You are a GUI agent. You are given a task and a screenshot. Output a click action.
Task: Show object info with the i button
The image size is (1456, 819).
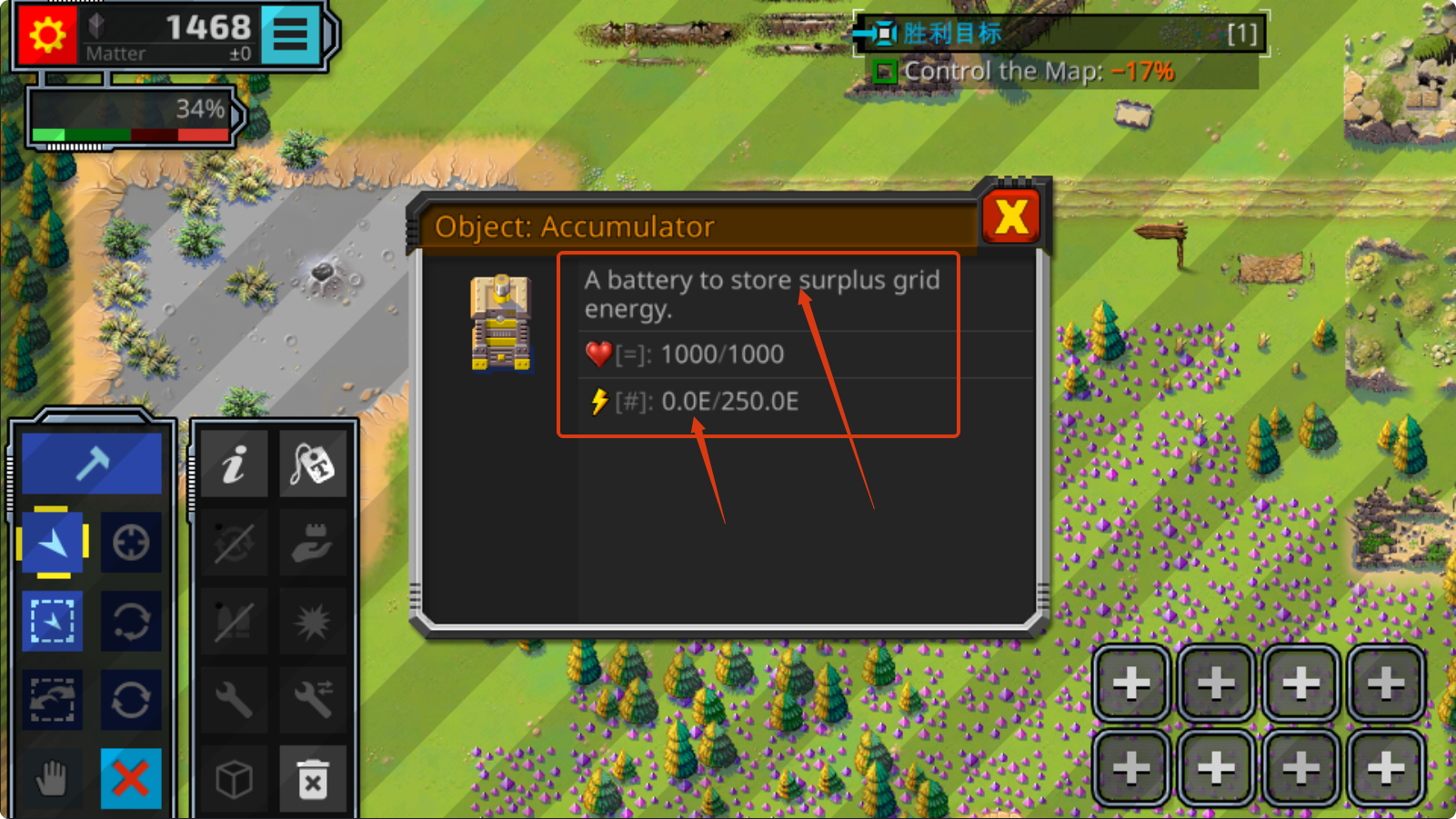(x=234, y=464)
